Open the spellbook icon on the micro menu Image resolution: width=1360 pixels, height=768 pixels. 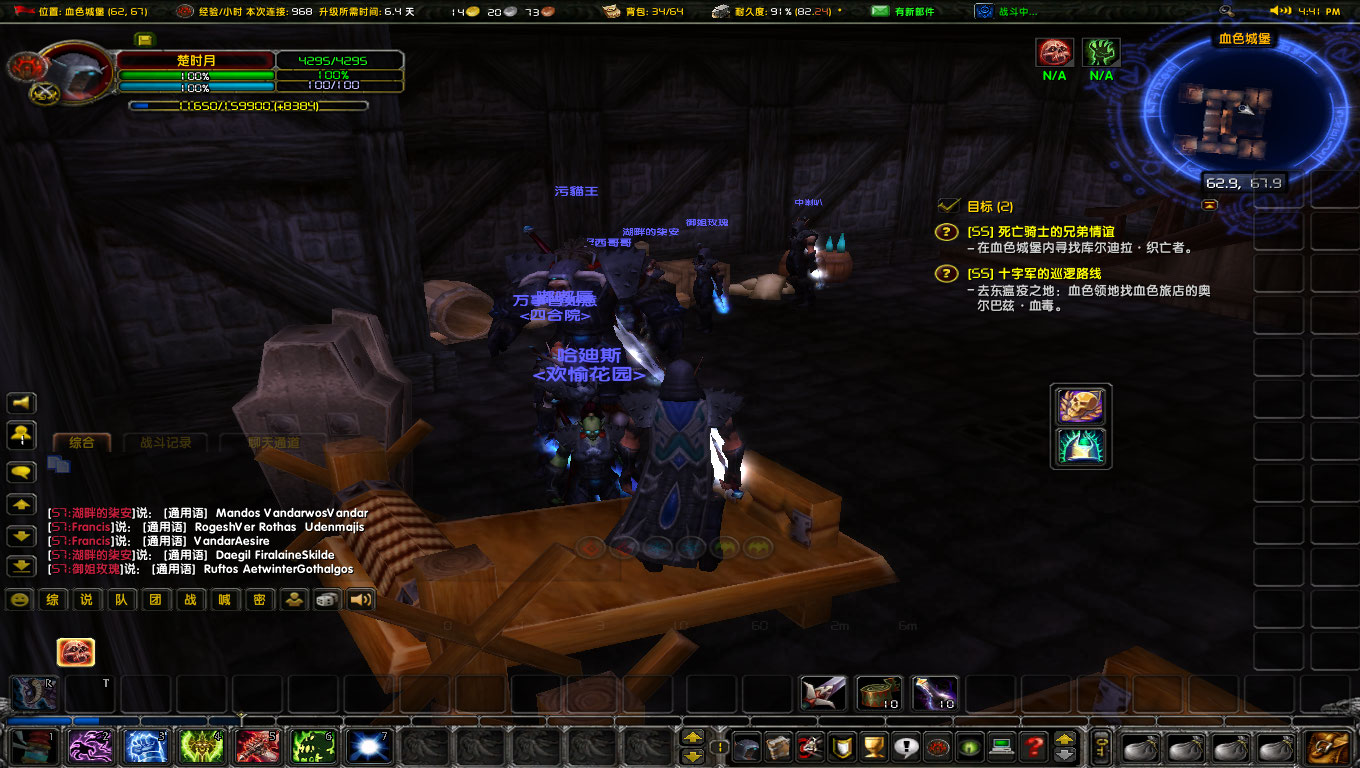[x=778, y=747]
